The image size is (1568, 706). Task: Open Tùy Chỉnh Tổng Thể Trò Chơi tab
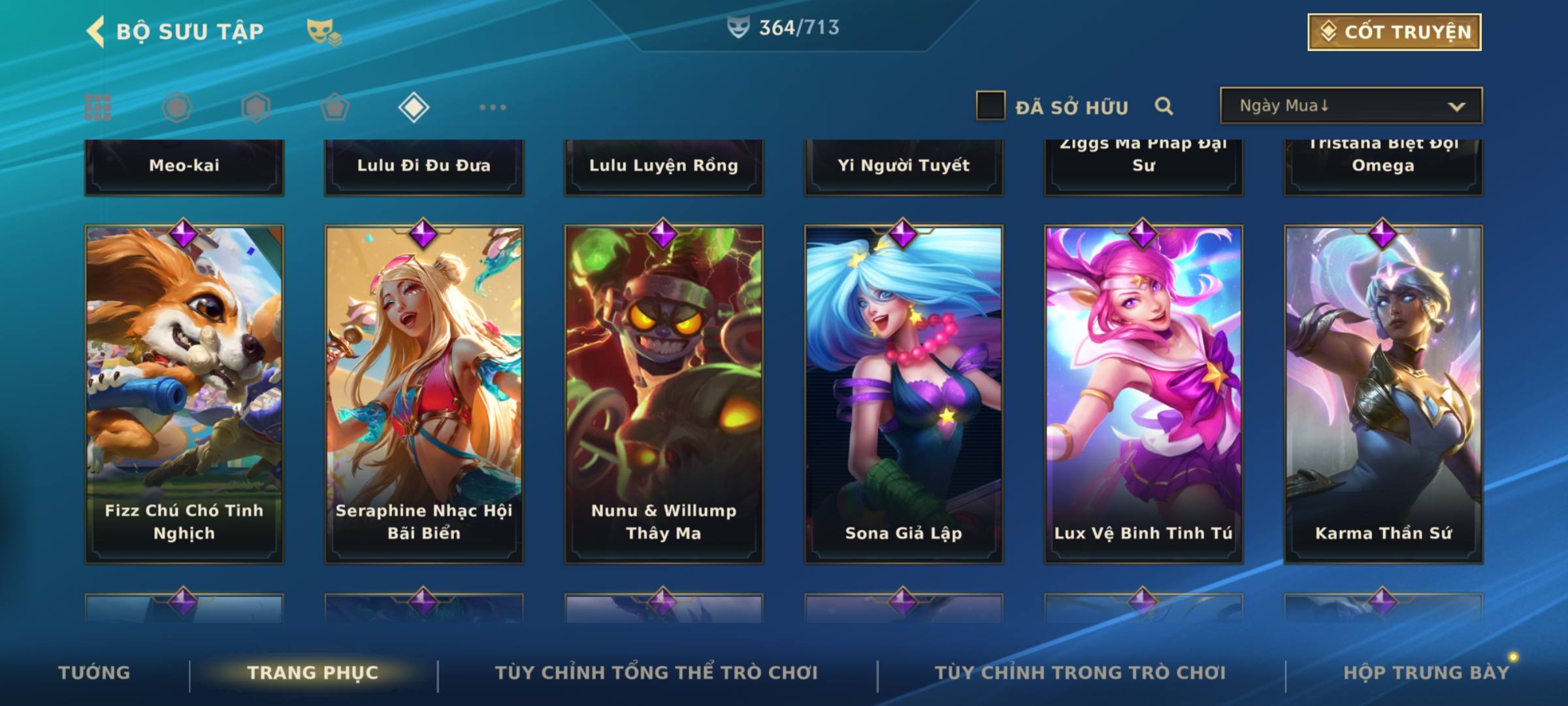click(656, 673)
